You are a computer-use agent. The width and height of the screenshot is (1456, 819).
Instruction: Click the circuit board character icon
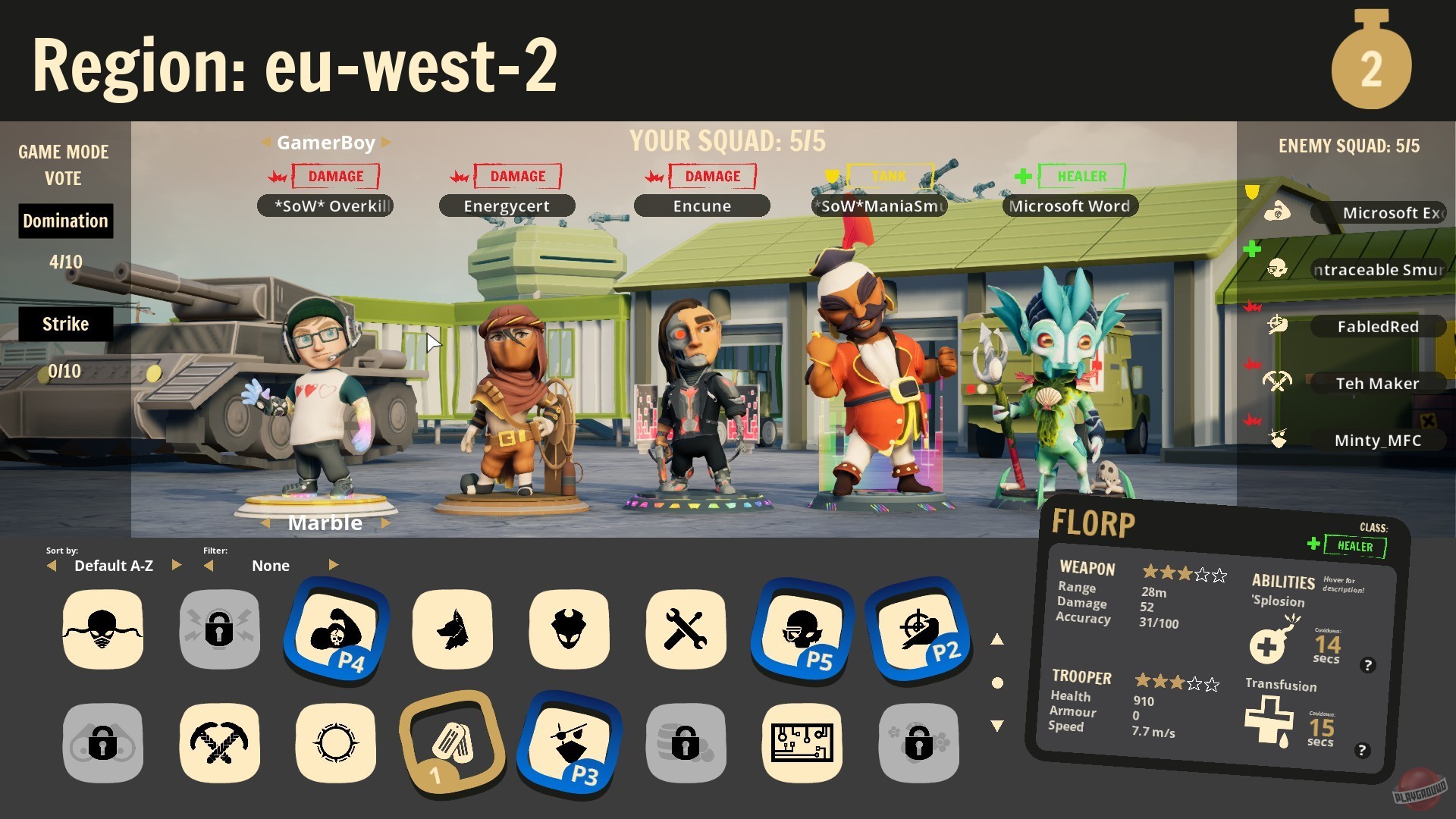pos(802,743)
